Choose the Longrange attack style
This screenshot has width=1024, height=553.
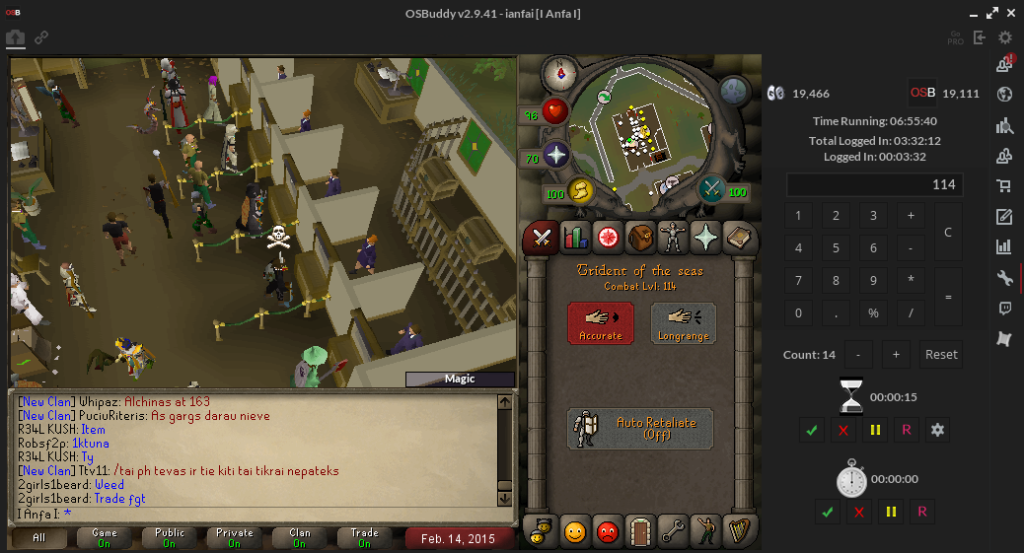683,322
